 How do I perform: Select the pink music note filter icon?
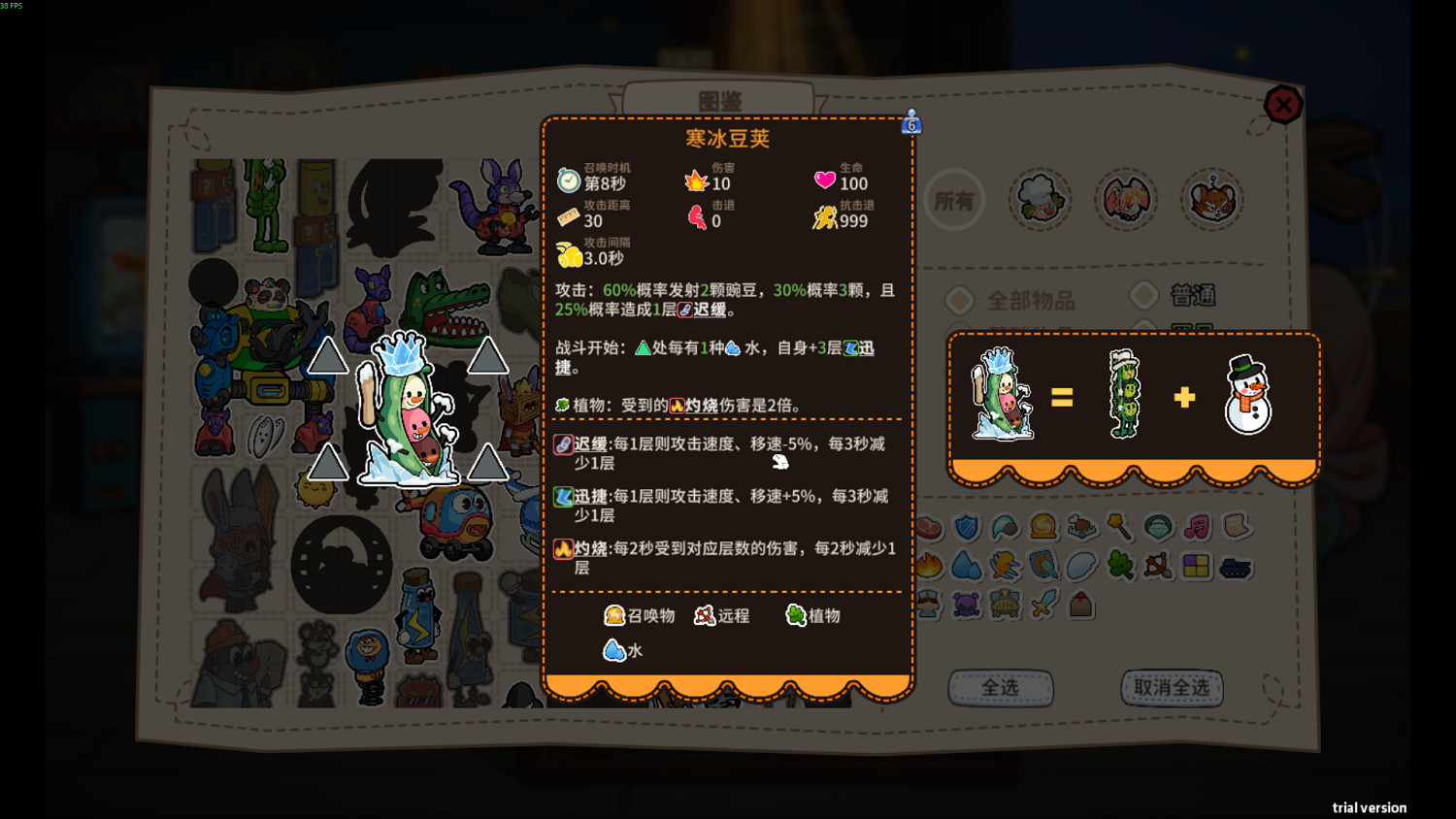[1196, 527]
